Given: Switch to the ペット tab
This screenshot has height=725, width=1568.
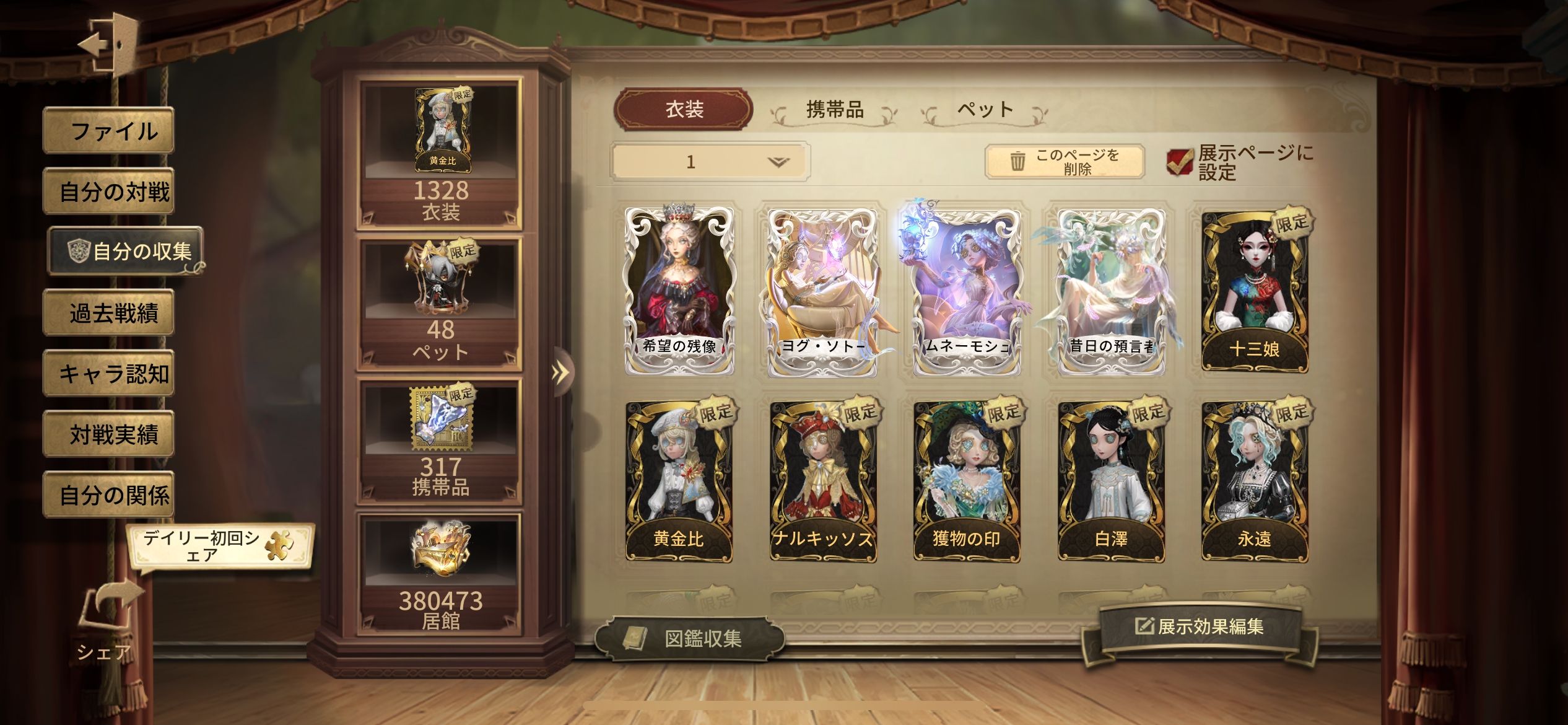Looking at the screenshot, I should [985, 110].
